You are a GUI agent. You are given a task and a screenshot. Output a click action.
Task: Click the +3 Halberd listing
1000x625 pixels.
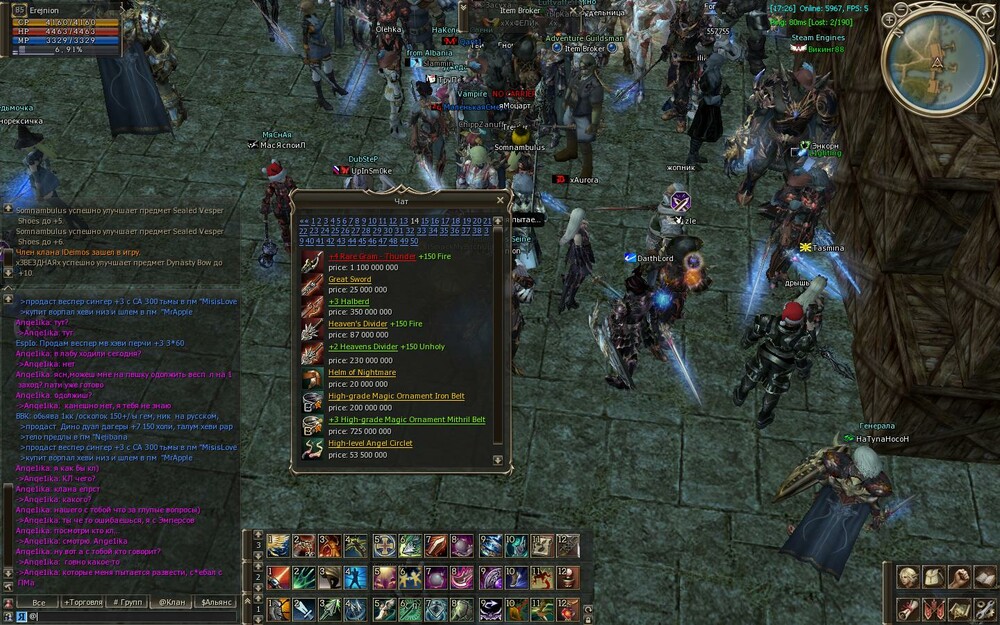click(x=349, y=301)
